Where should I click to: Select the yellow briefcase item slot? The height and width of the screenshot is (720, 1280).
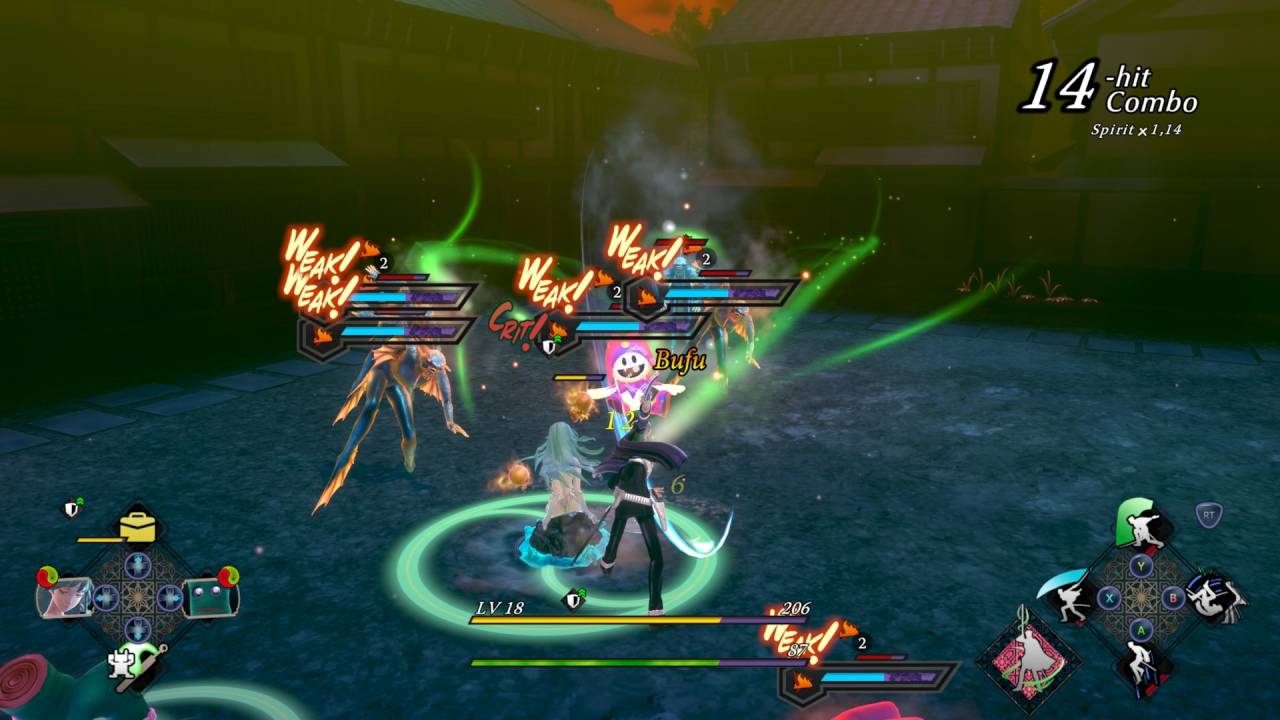point(138,526)
